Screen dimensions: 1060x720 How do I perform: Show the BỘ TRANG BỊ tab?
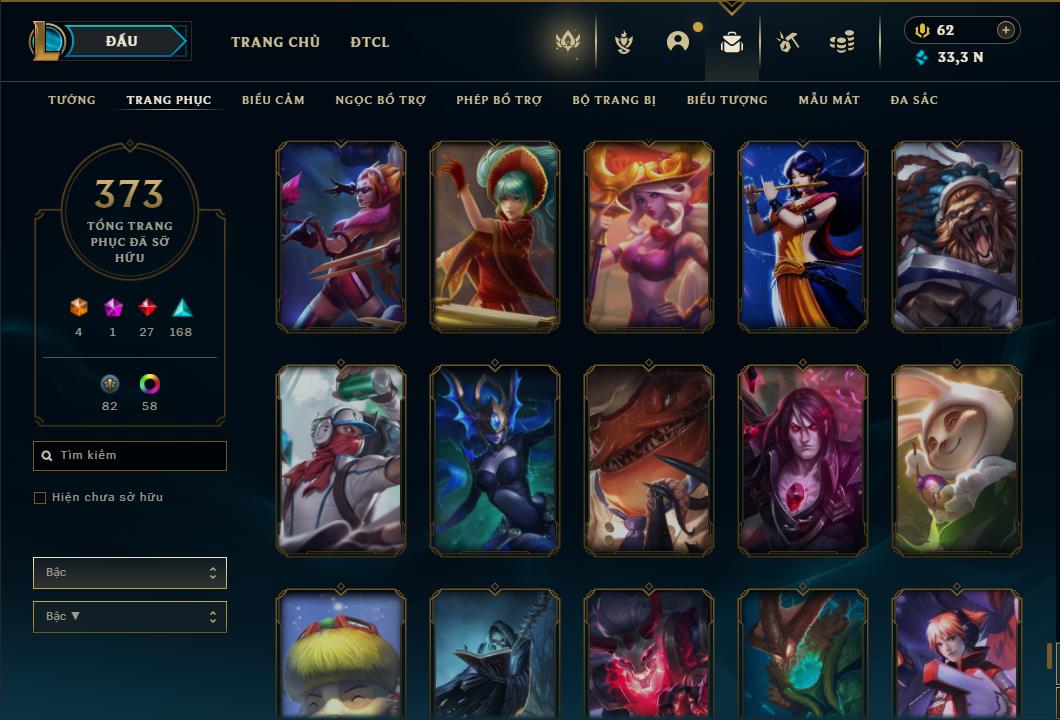point(614,100)
